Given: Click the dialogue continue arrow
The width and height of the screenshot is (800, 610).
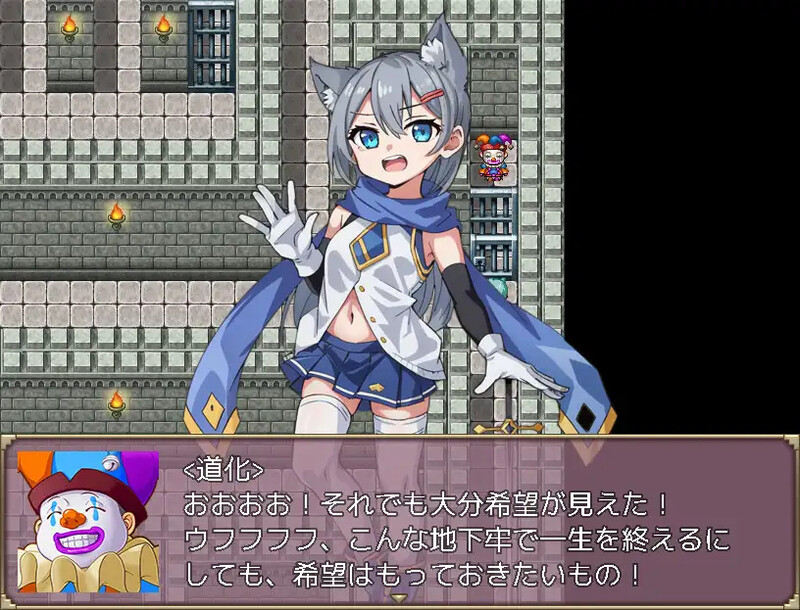Looking at the screenshot, I should tap(400, 600).
